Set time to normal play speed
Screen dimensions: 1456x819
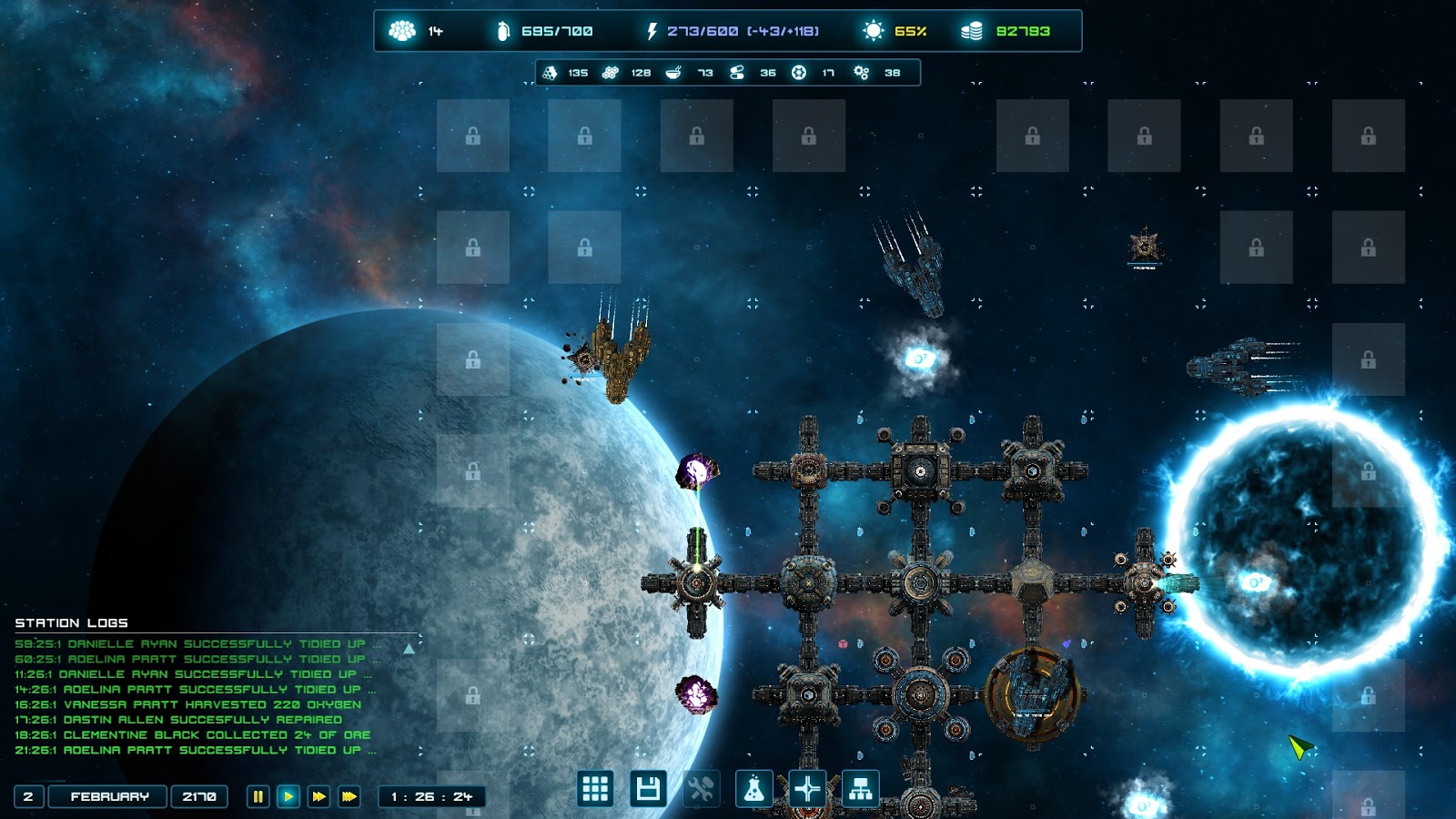click(x=288, y=796)
